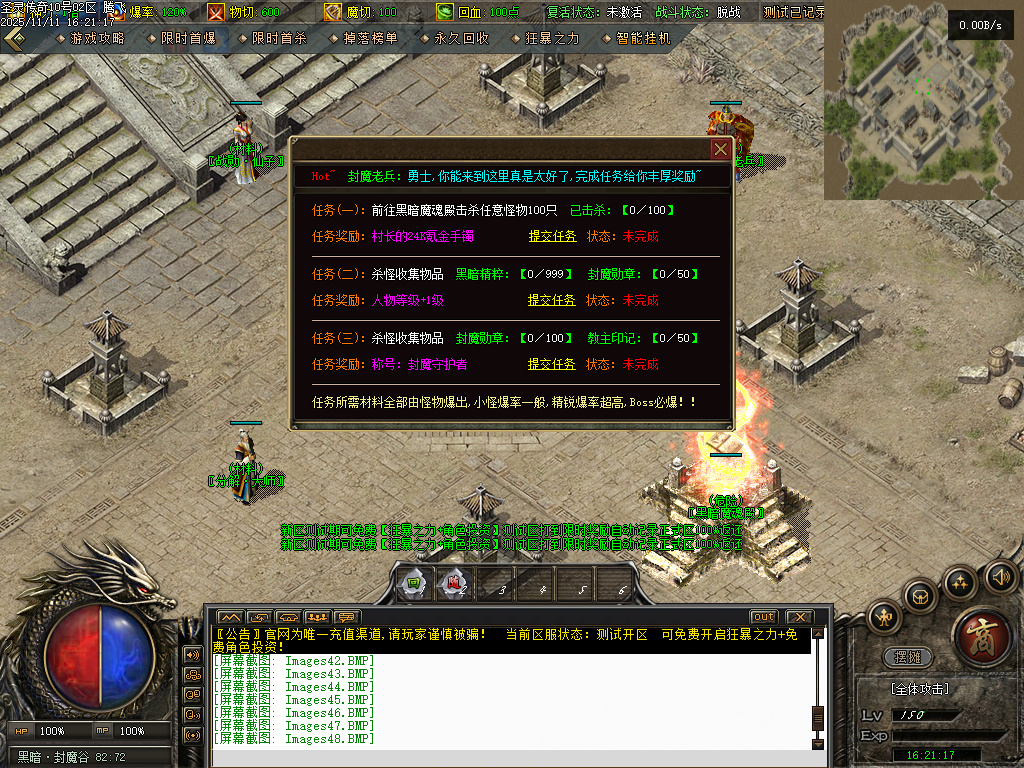Image resolution: width=1024 pixels, height=768 pixels.
Task: Open the 永久回收 recycle menu
Action: [461, 38]
